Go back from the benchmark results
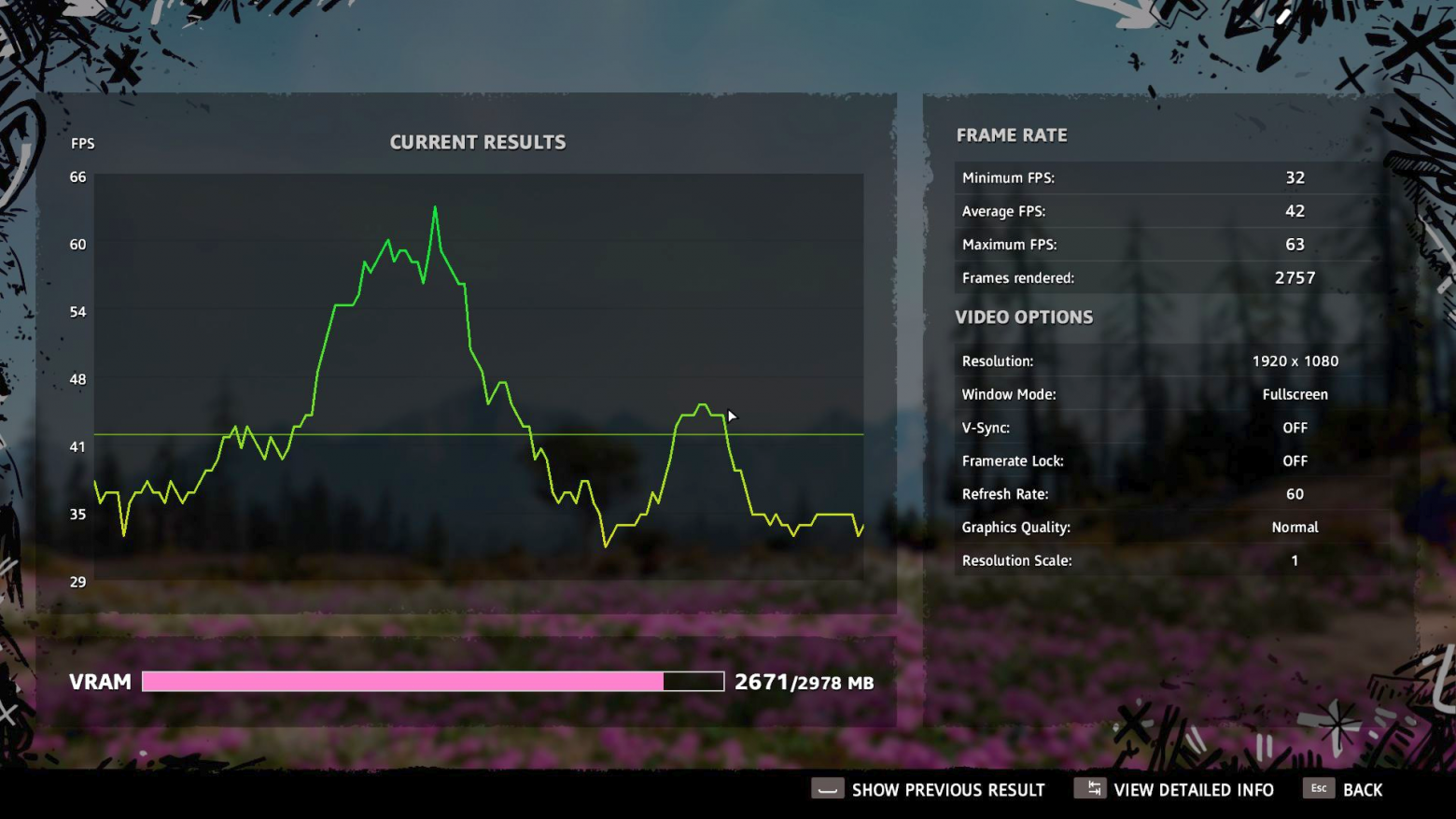The height and width of the screenshot is (819, 1456). (x=1343, y=790)
